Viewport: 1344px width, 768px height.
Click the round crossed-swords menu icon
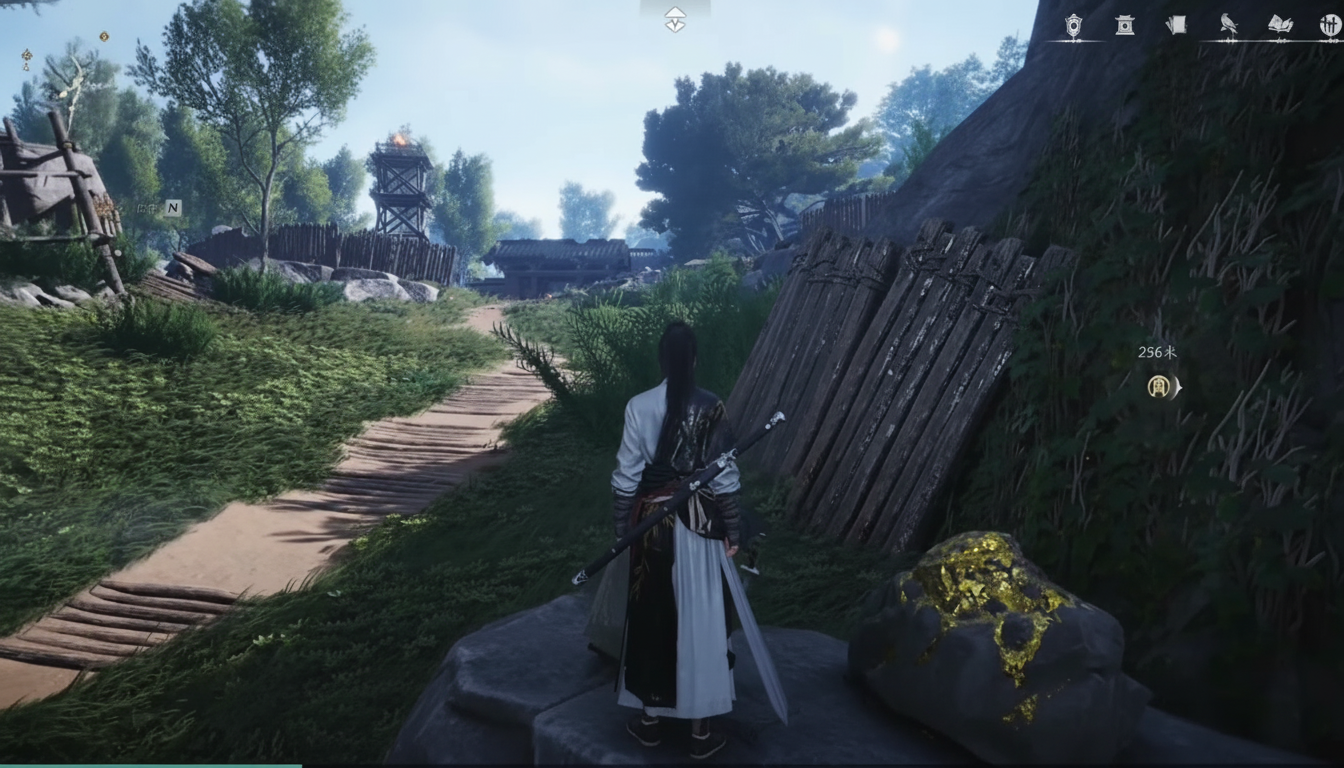click(1329, 25)
